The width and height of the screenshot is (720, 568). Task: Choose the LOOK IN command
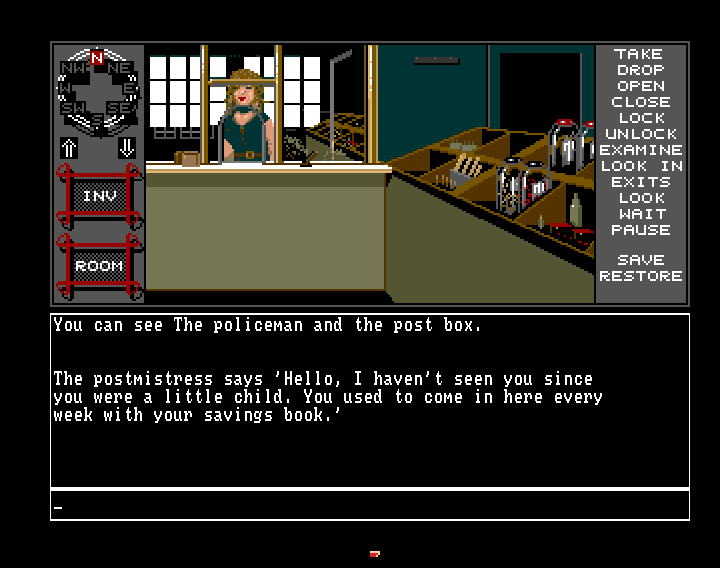(x=640, y=166)
